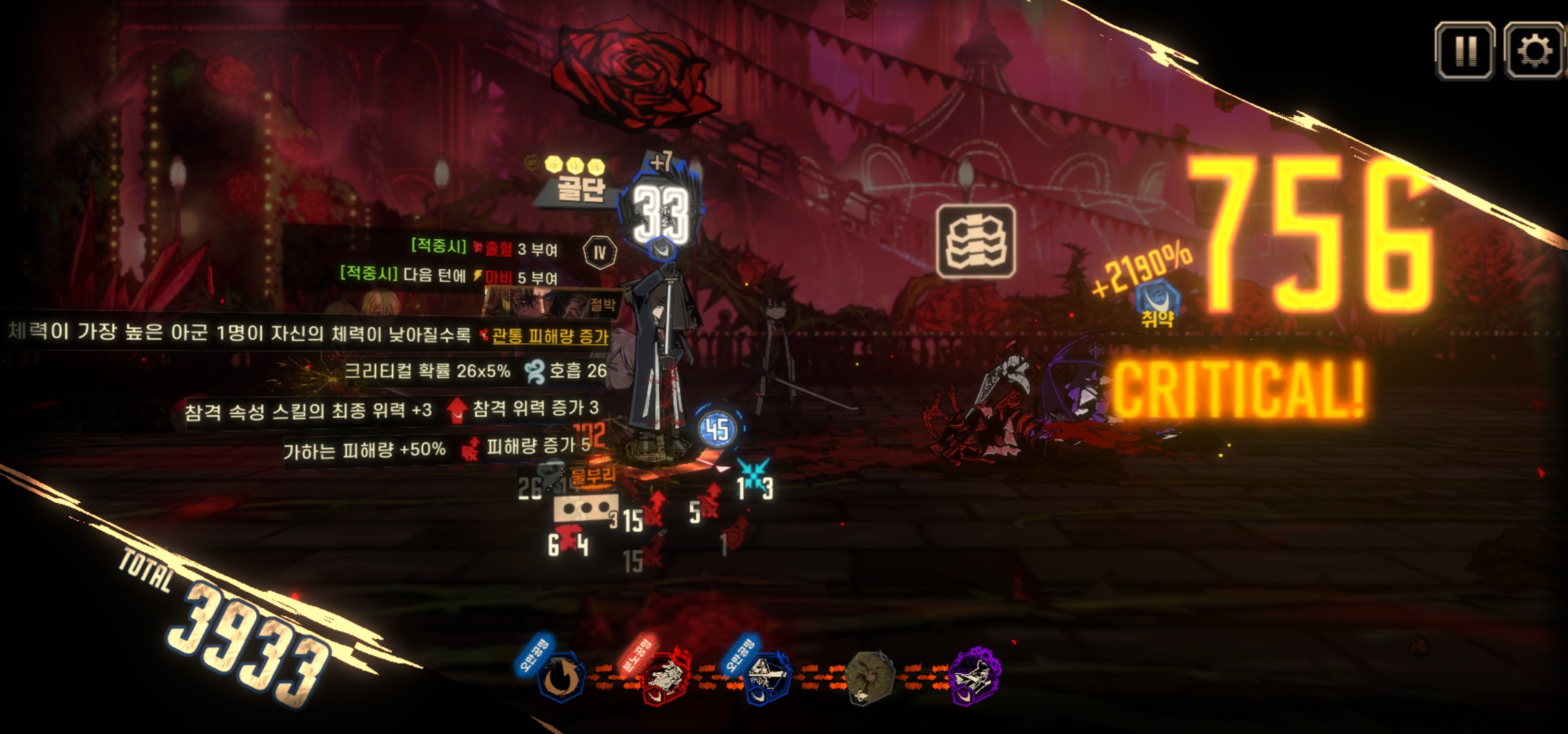Choose the olive-grey skill icon in chain
Screen dimensions: 1568x734
pos(870,677)
